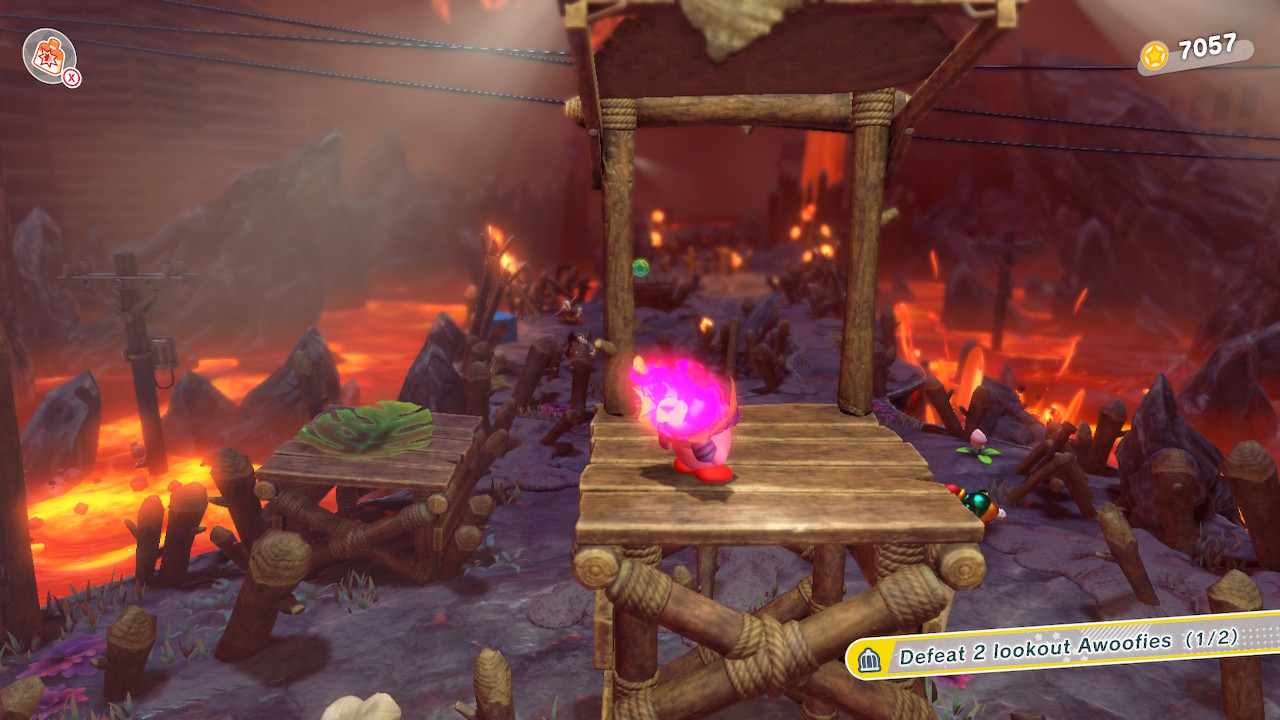Click the glowing pink Kirby character
The image size is (1280, 720).
click(x=690, y=420)
